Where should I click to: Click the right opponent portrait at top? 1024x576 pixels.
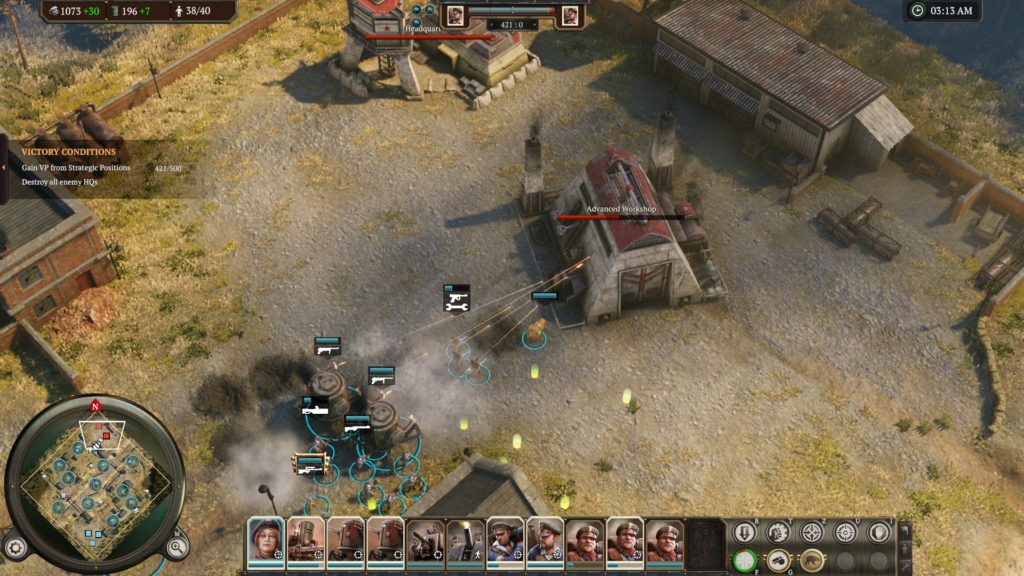pos(570,15)
